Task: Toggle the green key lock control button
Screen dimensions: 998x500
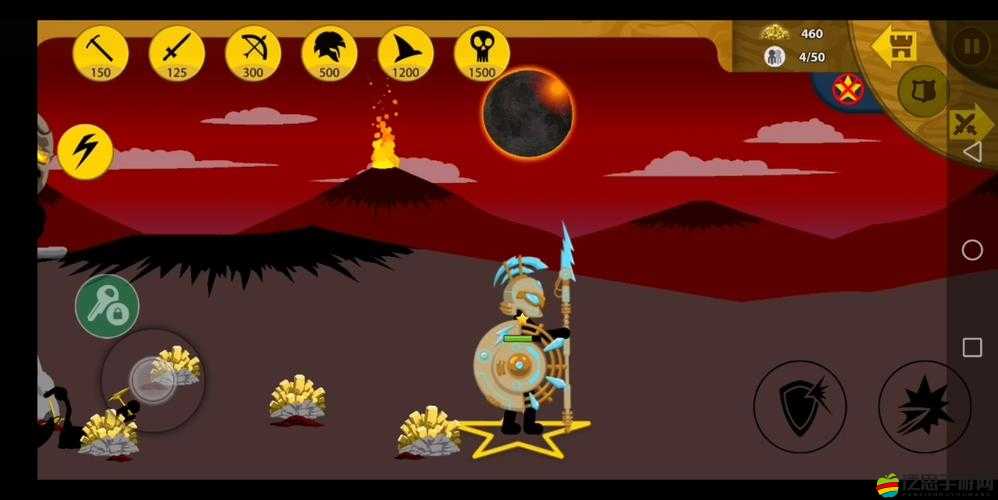Action: click(x=106, y=306)
